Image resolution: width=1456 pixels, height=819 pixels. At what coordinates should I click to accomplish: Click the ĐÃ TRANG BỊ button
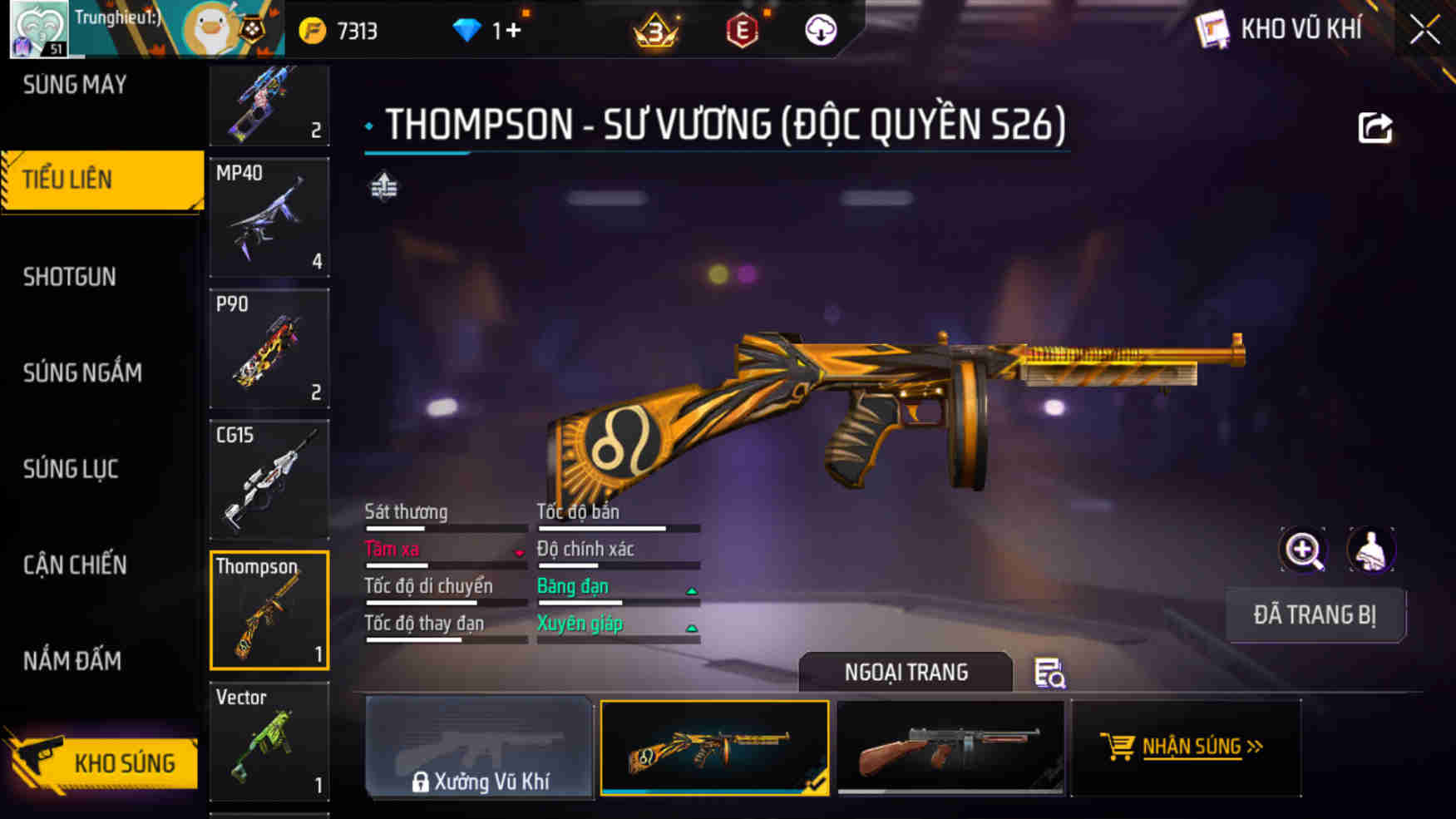click(1316, 615)
